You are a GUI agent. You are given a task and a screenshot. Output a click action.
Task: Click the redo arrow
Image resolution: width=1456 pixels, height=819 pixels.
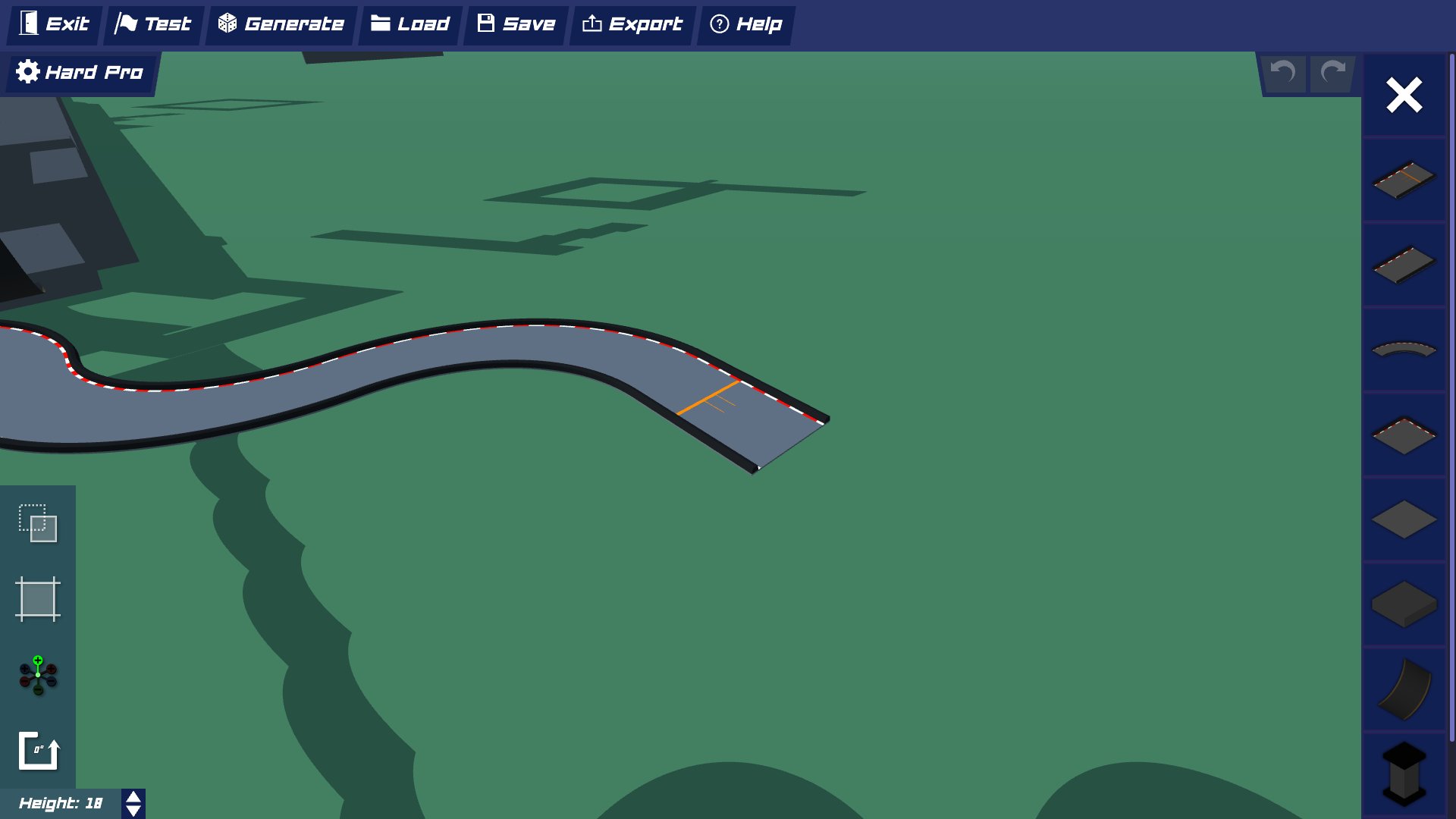coord(1332,74)
